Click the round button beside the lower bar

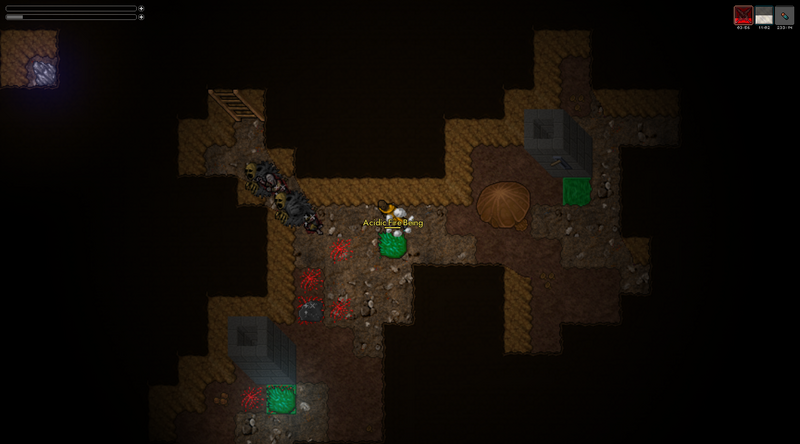pos(141,17)
